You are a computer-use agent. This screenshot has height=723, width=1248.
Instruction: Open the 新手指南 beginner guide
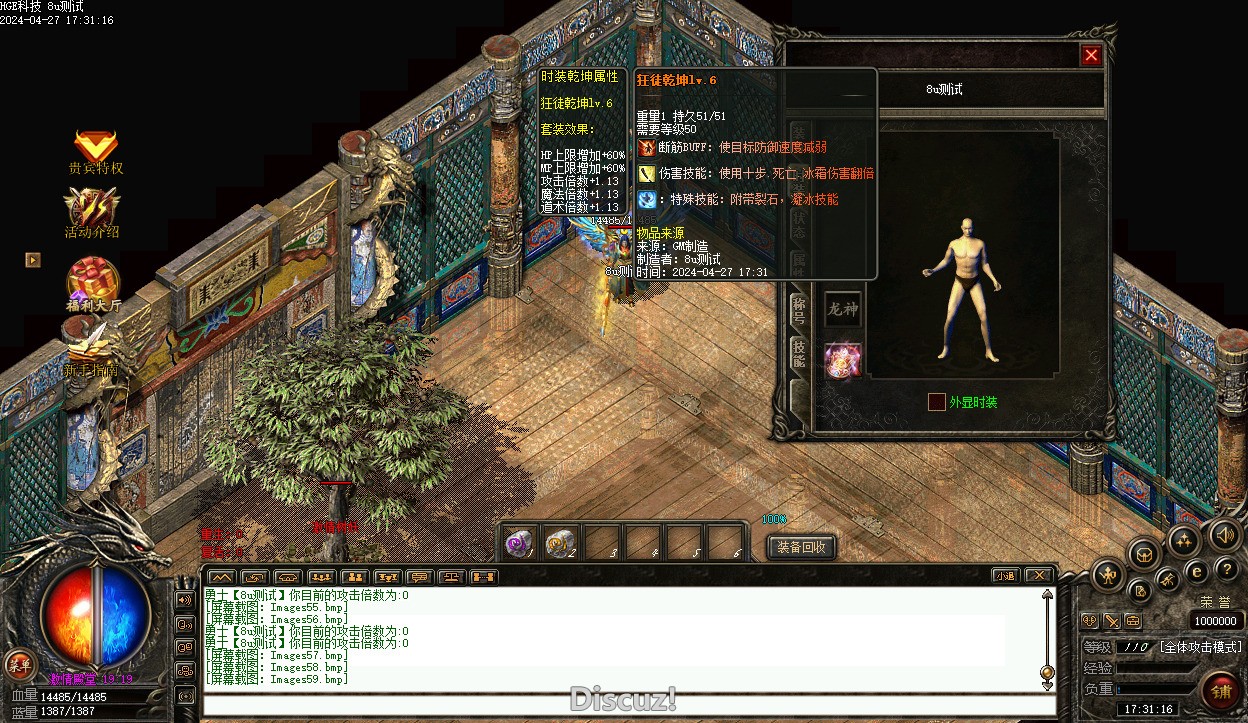(91, 352)
